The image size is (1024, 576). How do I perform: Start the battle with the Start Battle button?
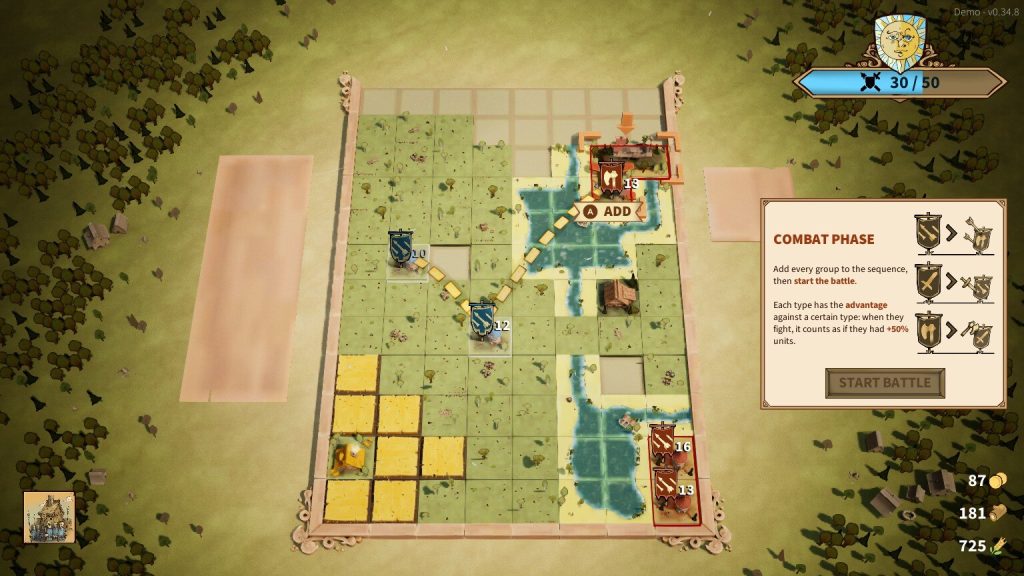pyautogui.click(x=884, y=383)
